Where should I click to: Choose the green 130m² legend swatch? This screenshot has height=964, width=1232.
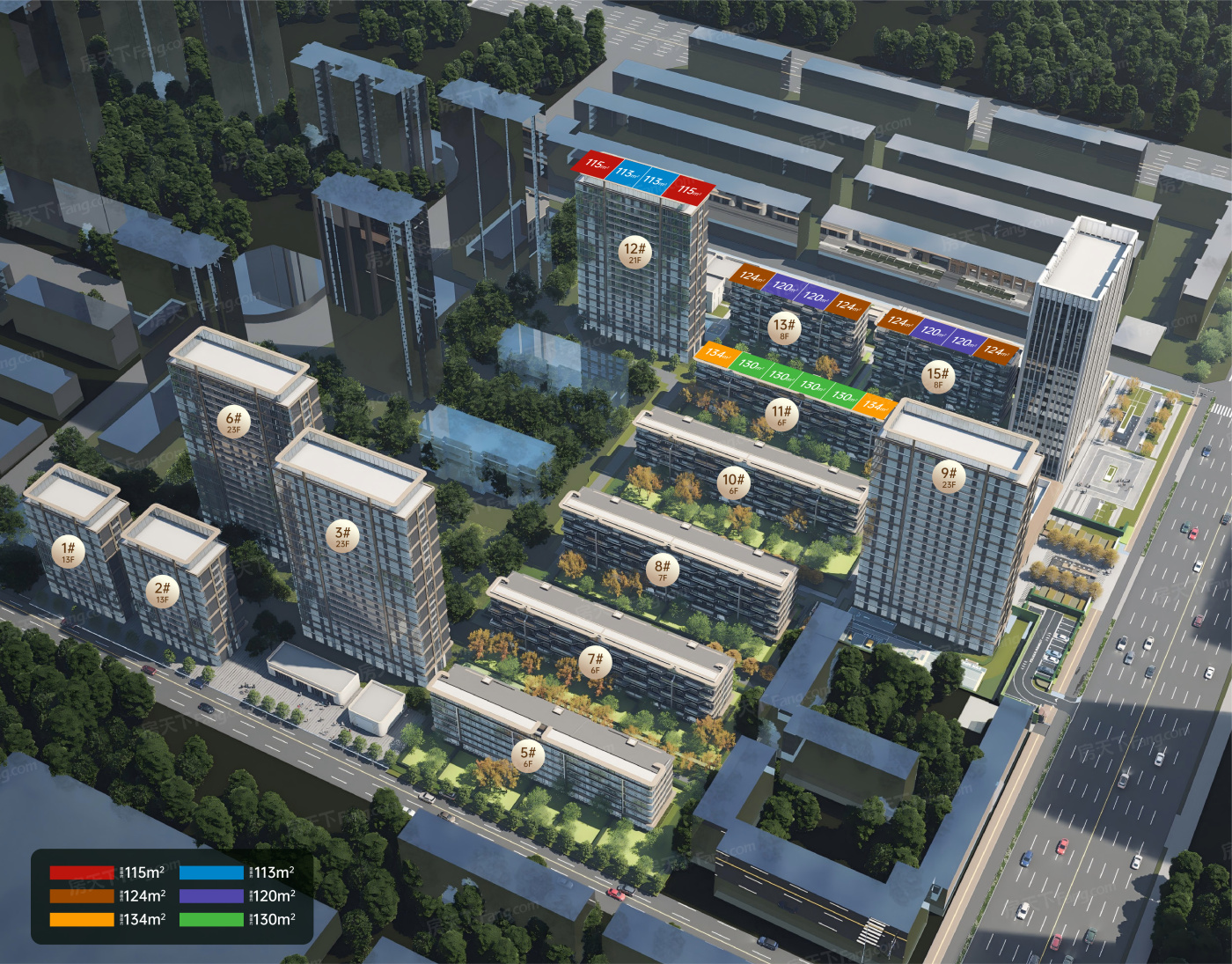[x=211, y=920]
